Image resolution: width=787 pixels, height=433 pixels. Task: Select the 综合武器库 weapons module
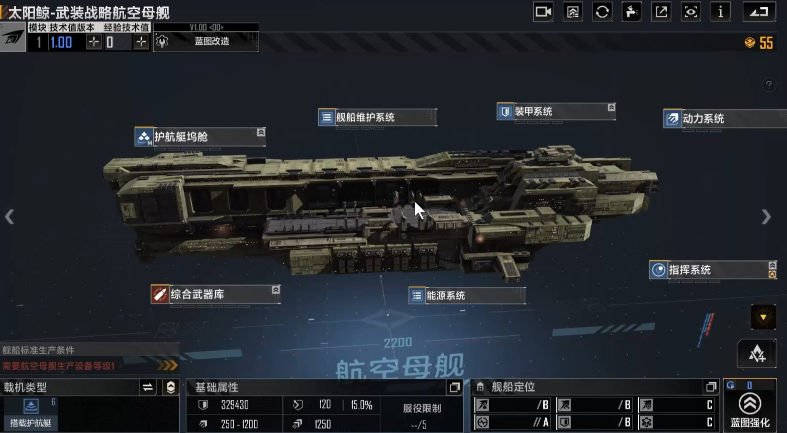tap(216, 293)
